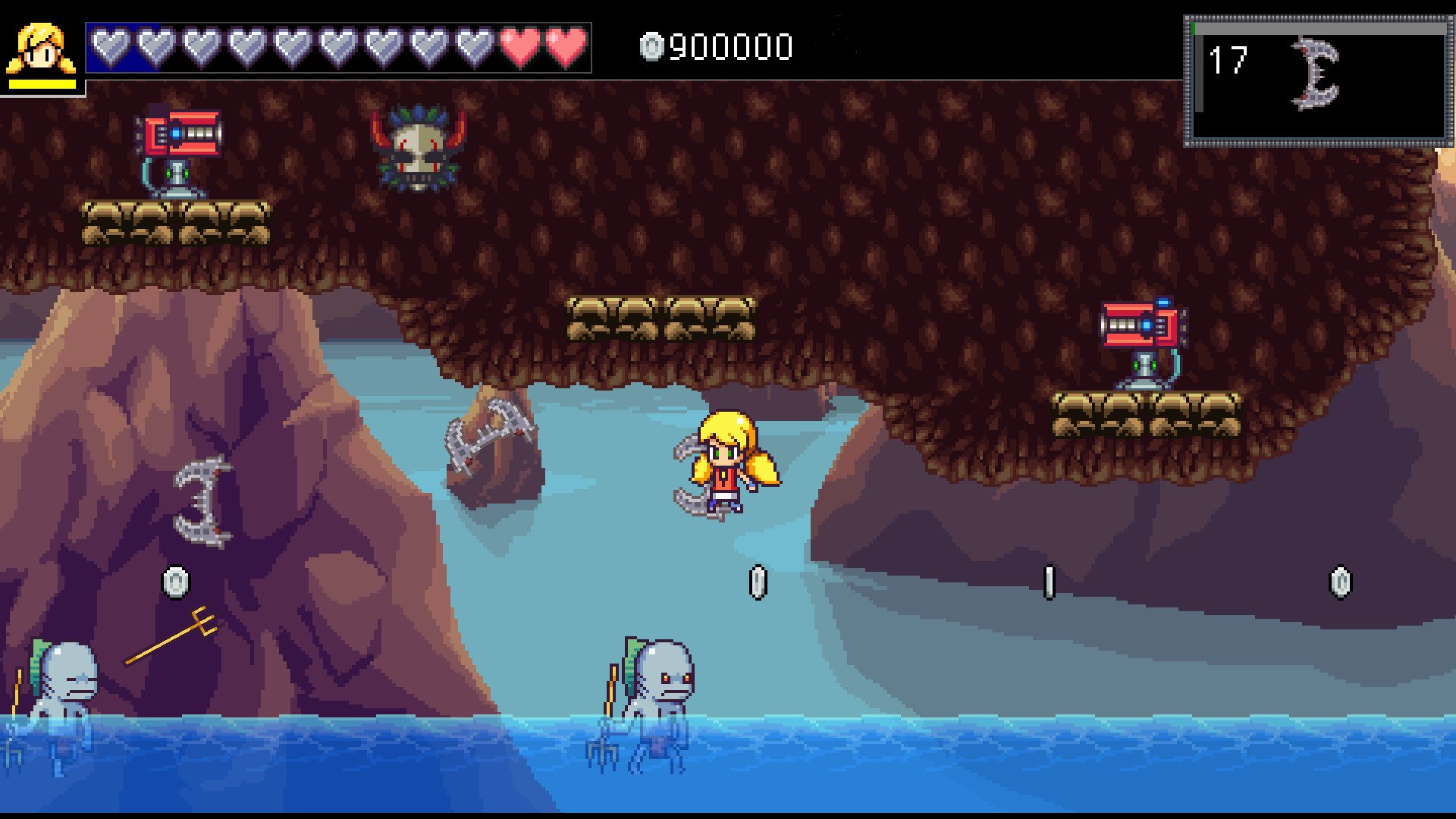Click the ammo count reading 17
This screenshot has height=819, width=1456.
click(x=1228, y=61)
